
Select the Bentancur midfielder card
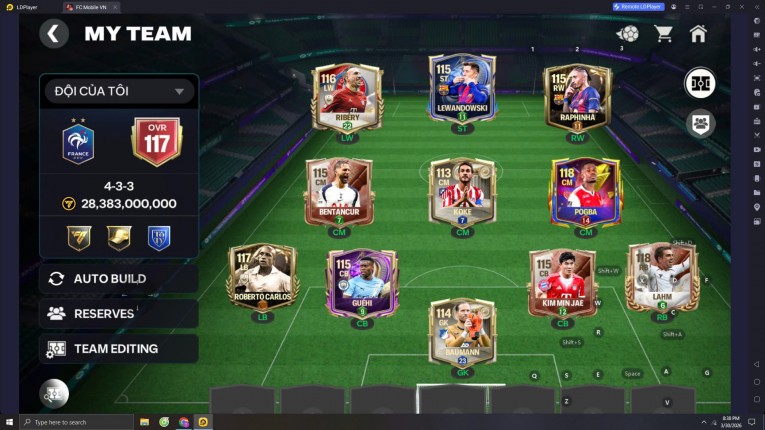[x=338, y=191]
